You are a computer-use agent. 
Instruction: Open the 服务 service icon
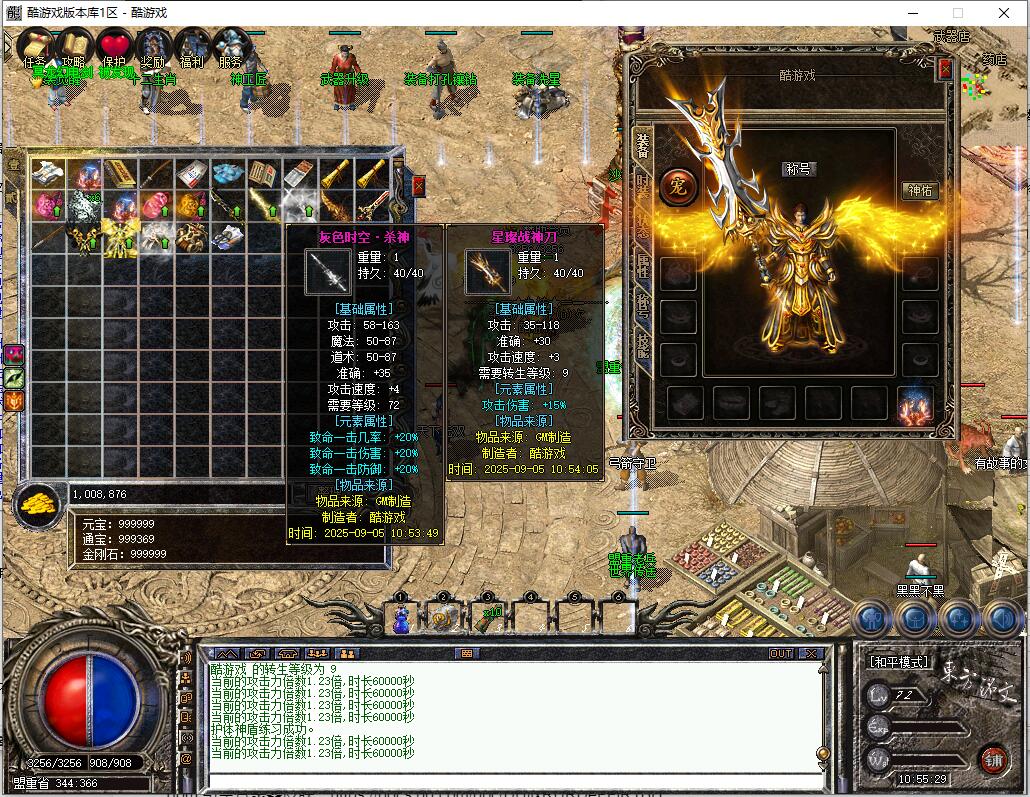tap(231, 46)
